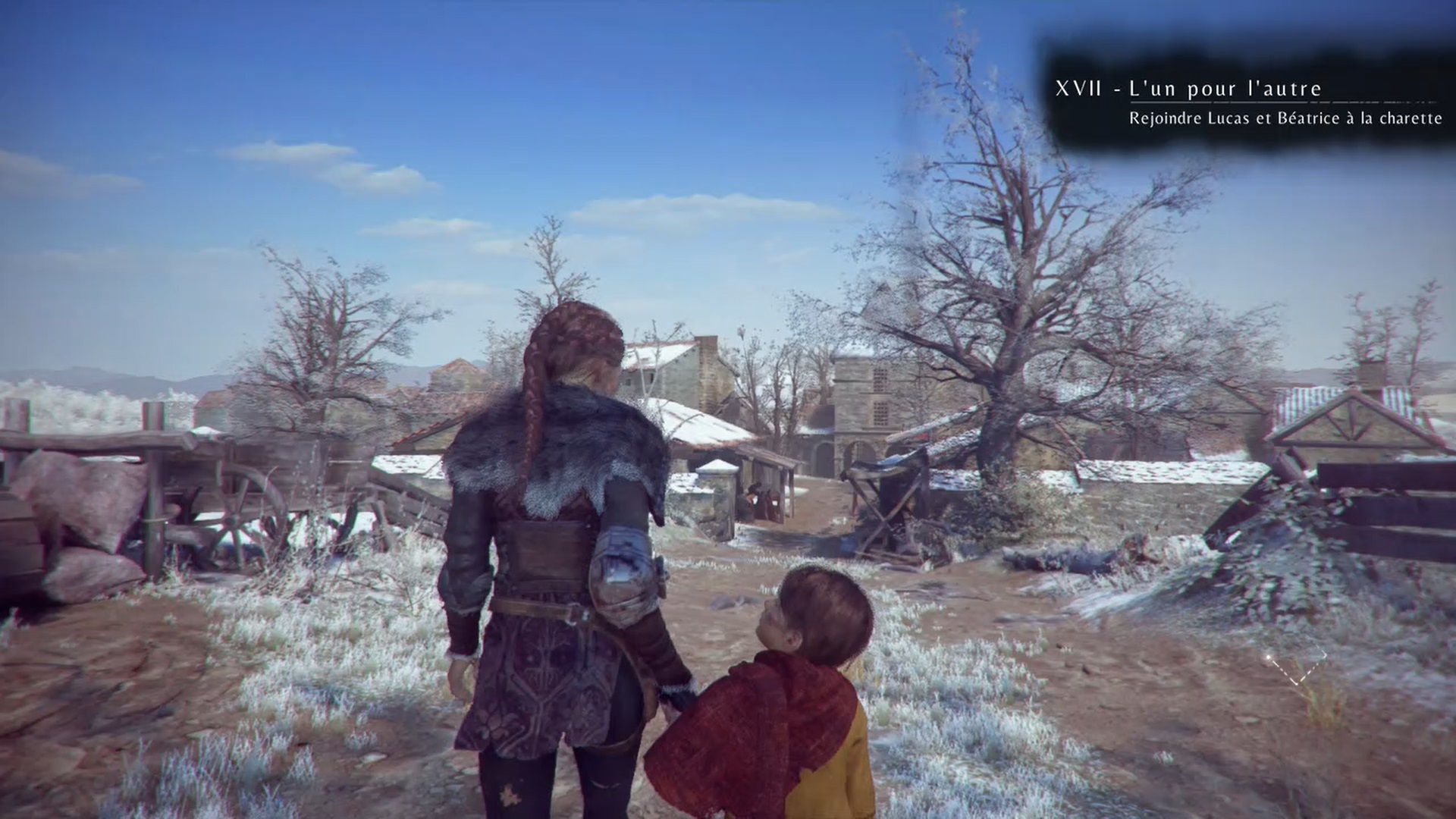The width and height of the screenshot is (1456, 819).
Task: Select the 'Rejoindre Lucas et Béatrice' objective text
Action: (1285, 118)
